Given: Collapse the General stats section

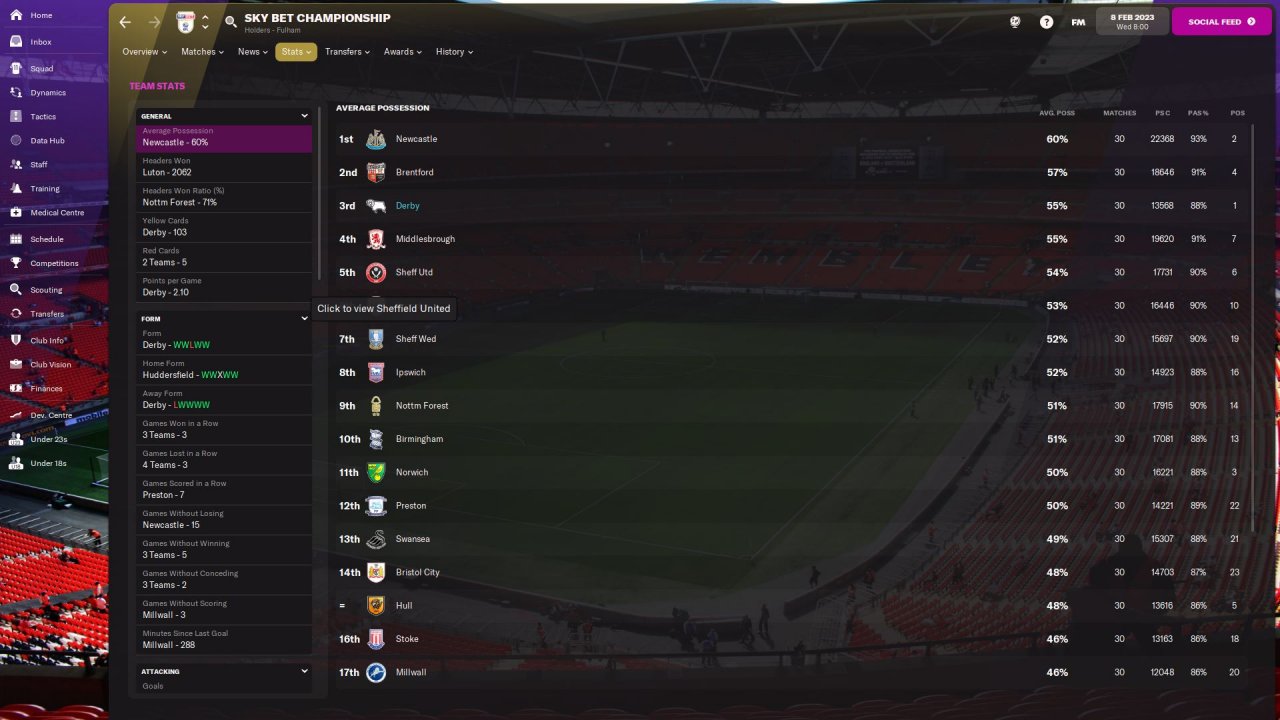Looking at the screenshot, I should click(x=304, y=116).
